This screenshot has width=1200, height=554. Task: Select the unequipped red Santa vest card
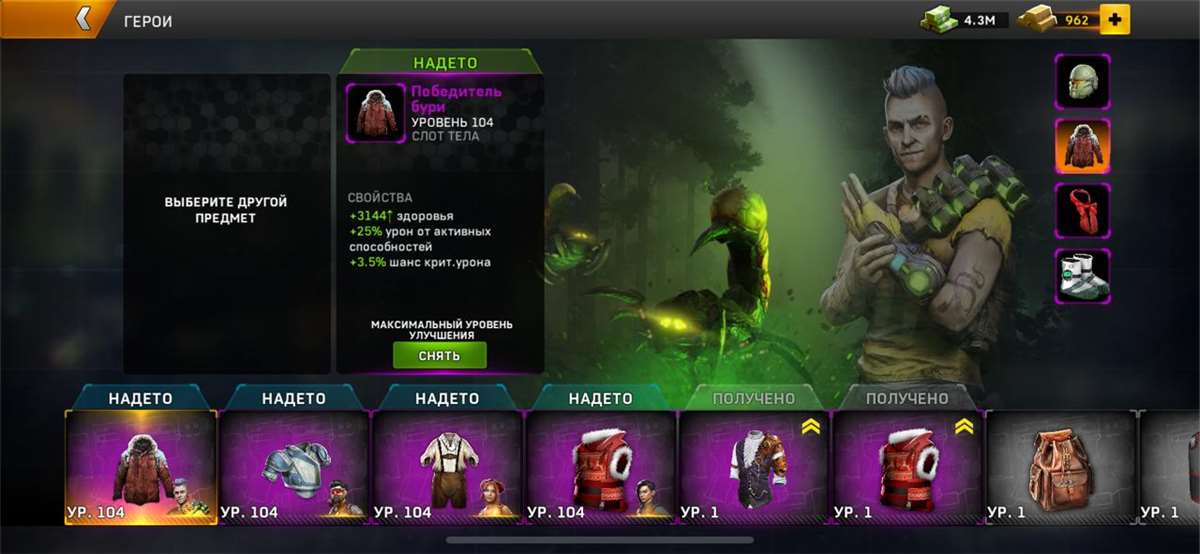pyautogui.click(x=907, y=467)
